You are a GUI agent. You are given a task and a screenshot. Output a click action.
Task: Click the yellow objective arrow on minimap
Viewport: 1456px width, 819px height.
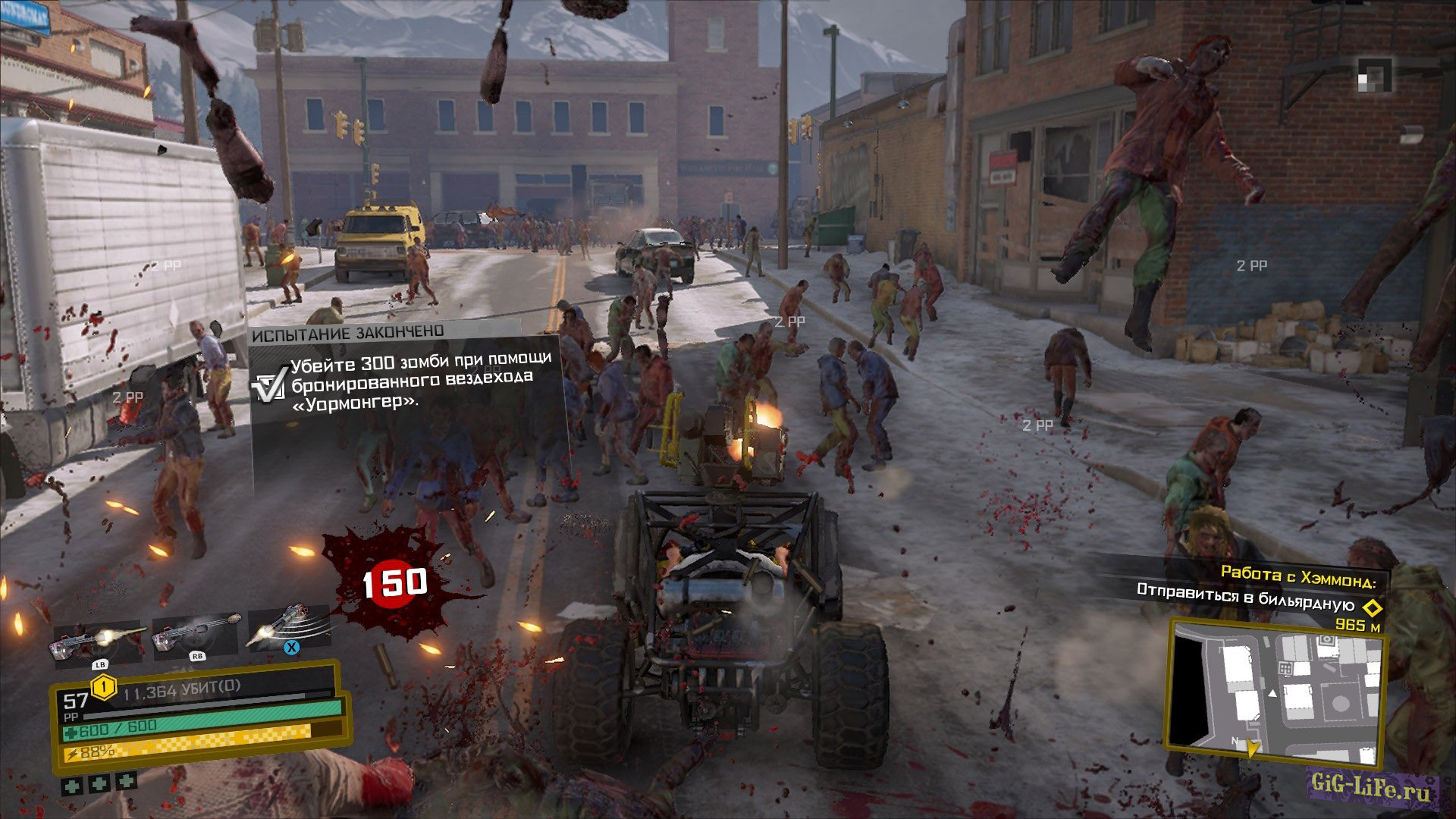pos(1253,749)
